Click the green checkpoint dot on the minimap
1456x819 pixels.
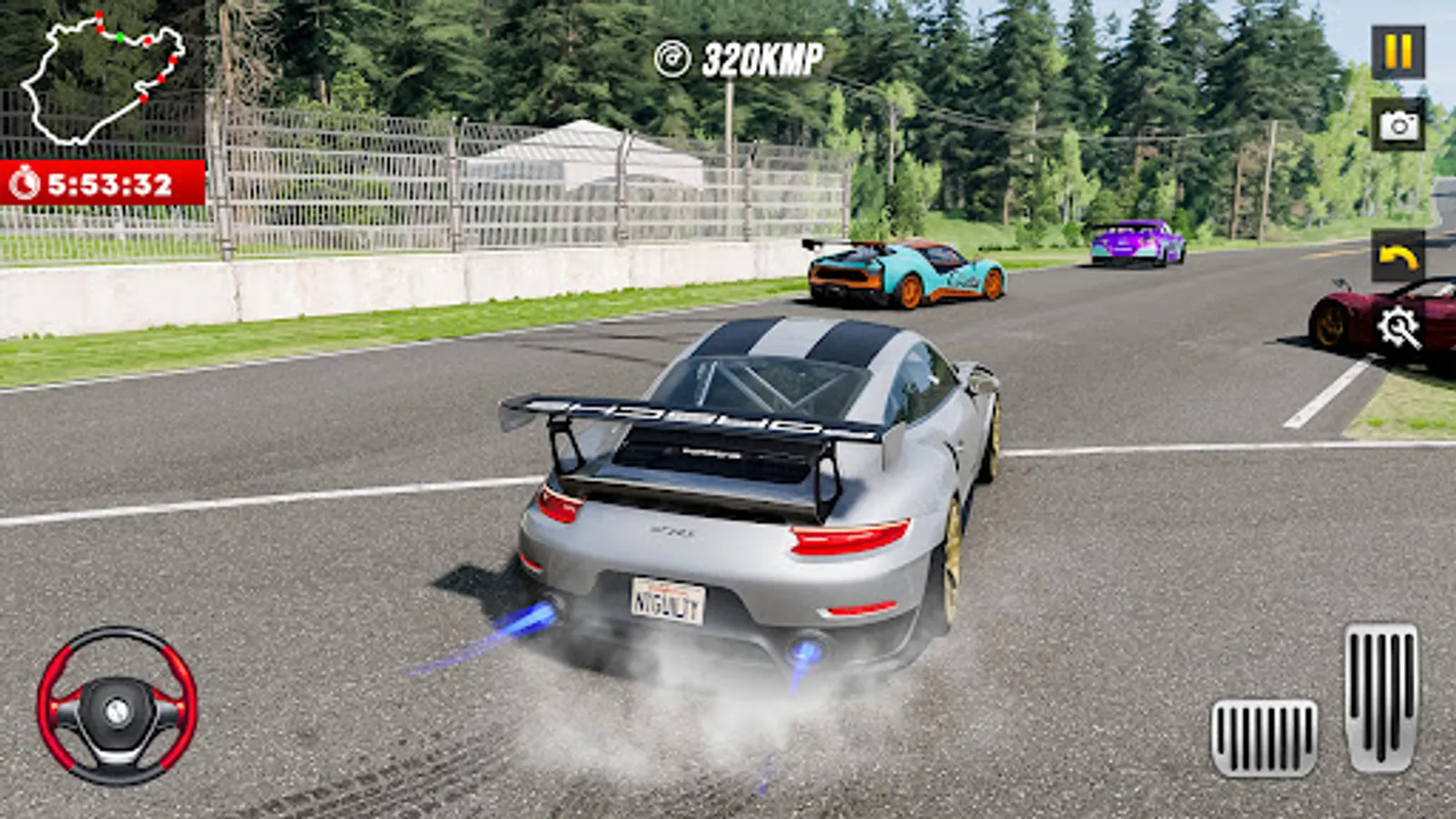[x=120, y=37]
